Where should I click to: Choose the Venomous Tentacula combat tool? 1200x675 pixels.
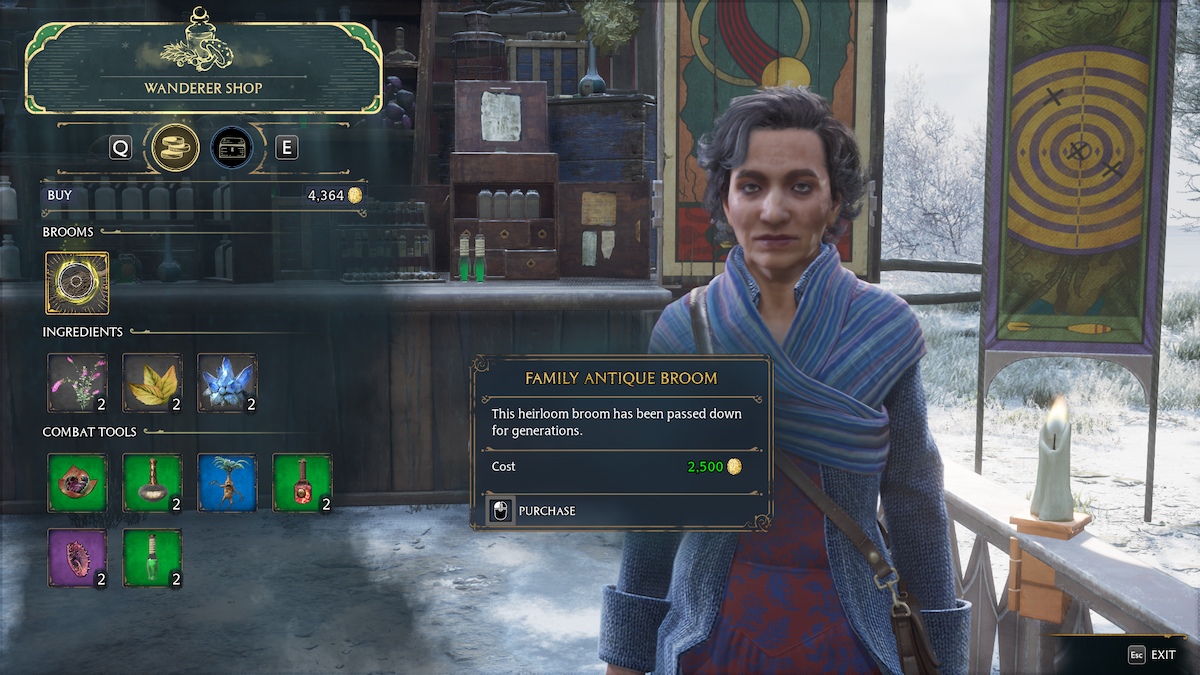77,483
